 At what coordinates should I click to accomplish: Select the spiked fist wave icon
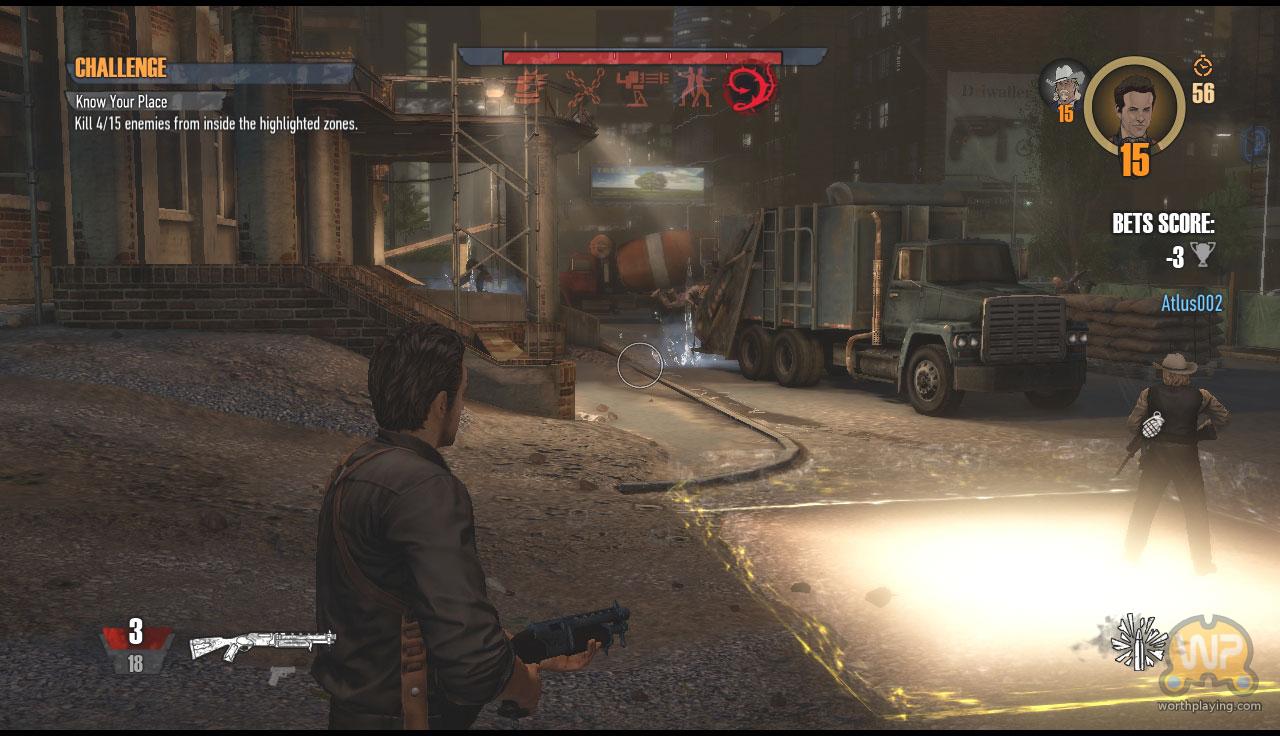coord(531,88)
